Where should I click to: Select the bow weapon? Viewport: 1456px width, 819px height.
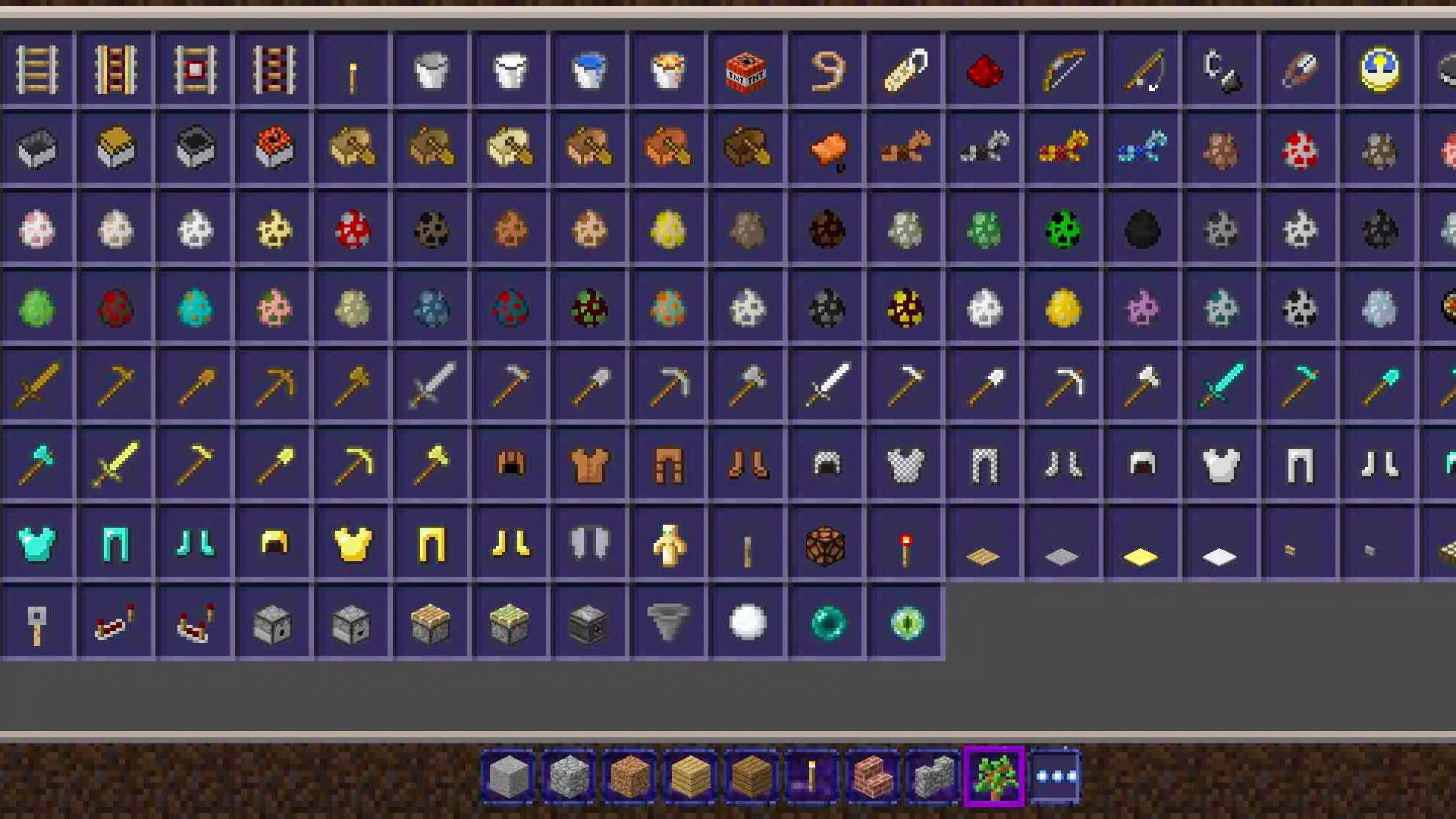pyautogui.click(x=1062, y=70)
